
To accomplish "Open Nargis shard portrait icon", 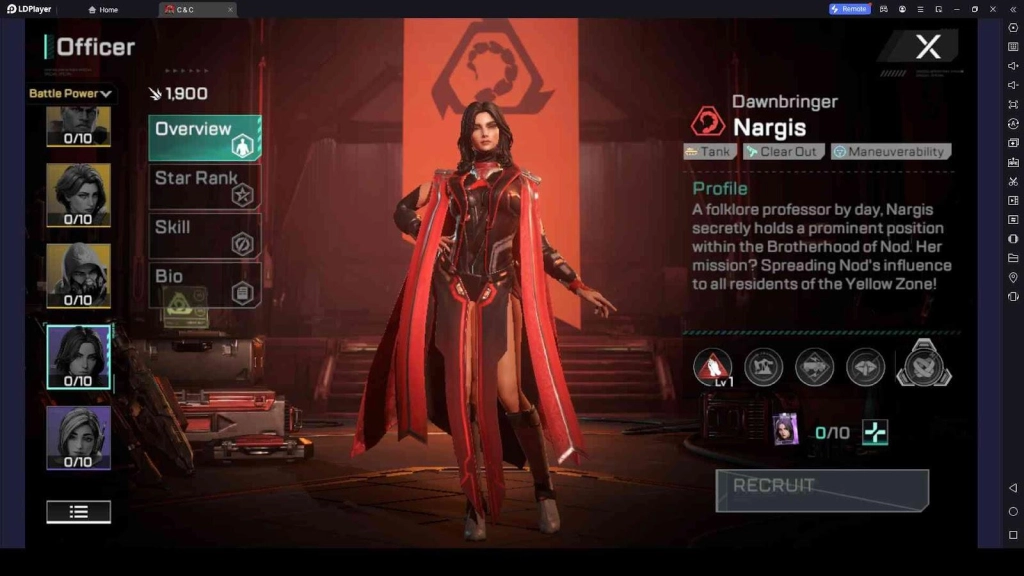I will pyautogui.click(x=786, y=430).
